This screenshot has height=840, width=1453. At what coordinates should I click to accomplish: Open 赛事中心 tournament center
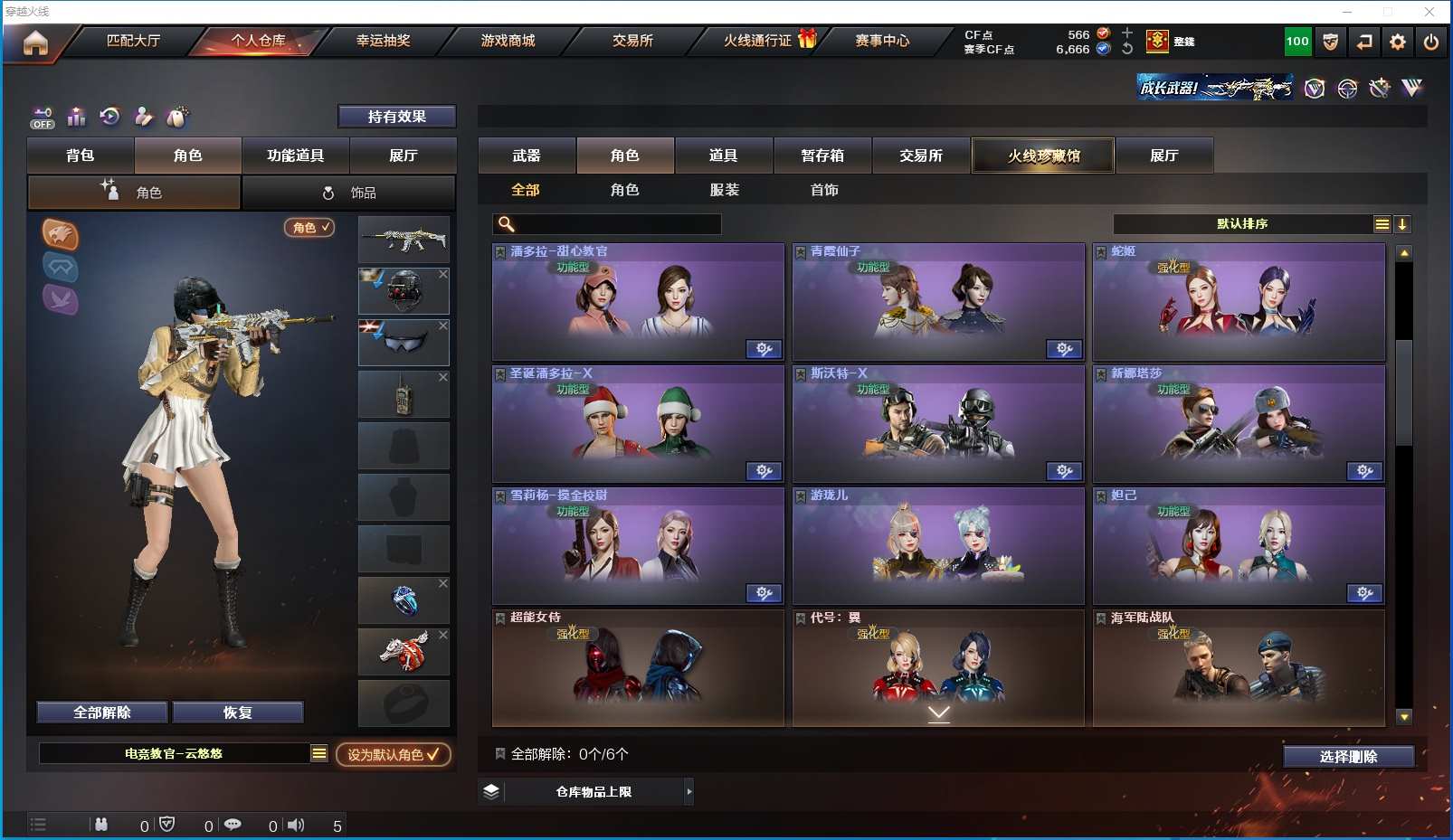tap(882, 41)
